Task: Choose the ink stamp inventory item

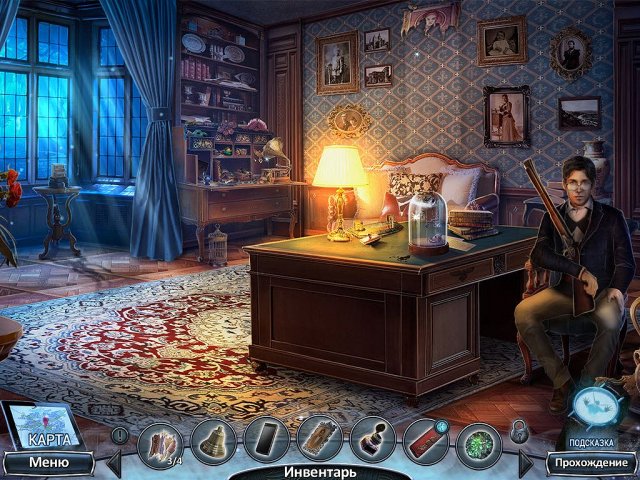Action: 372,440
